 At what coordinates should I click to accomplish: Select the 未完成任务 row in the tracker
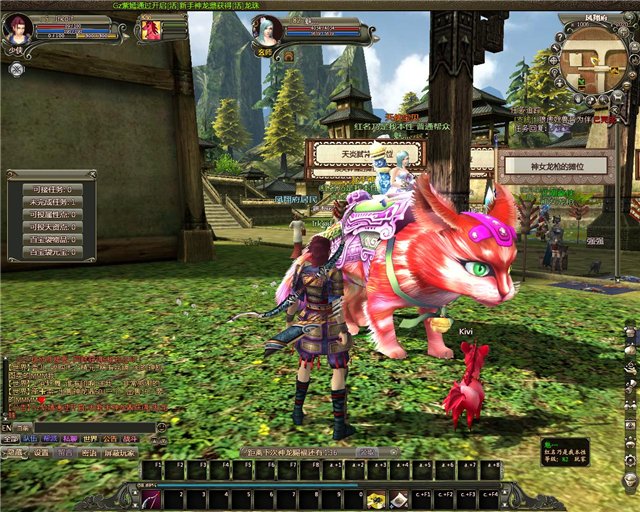(x=51, y=201)
